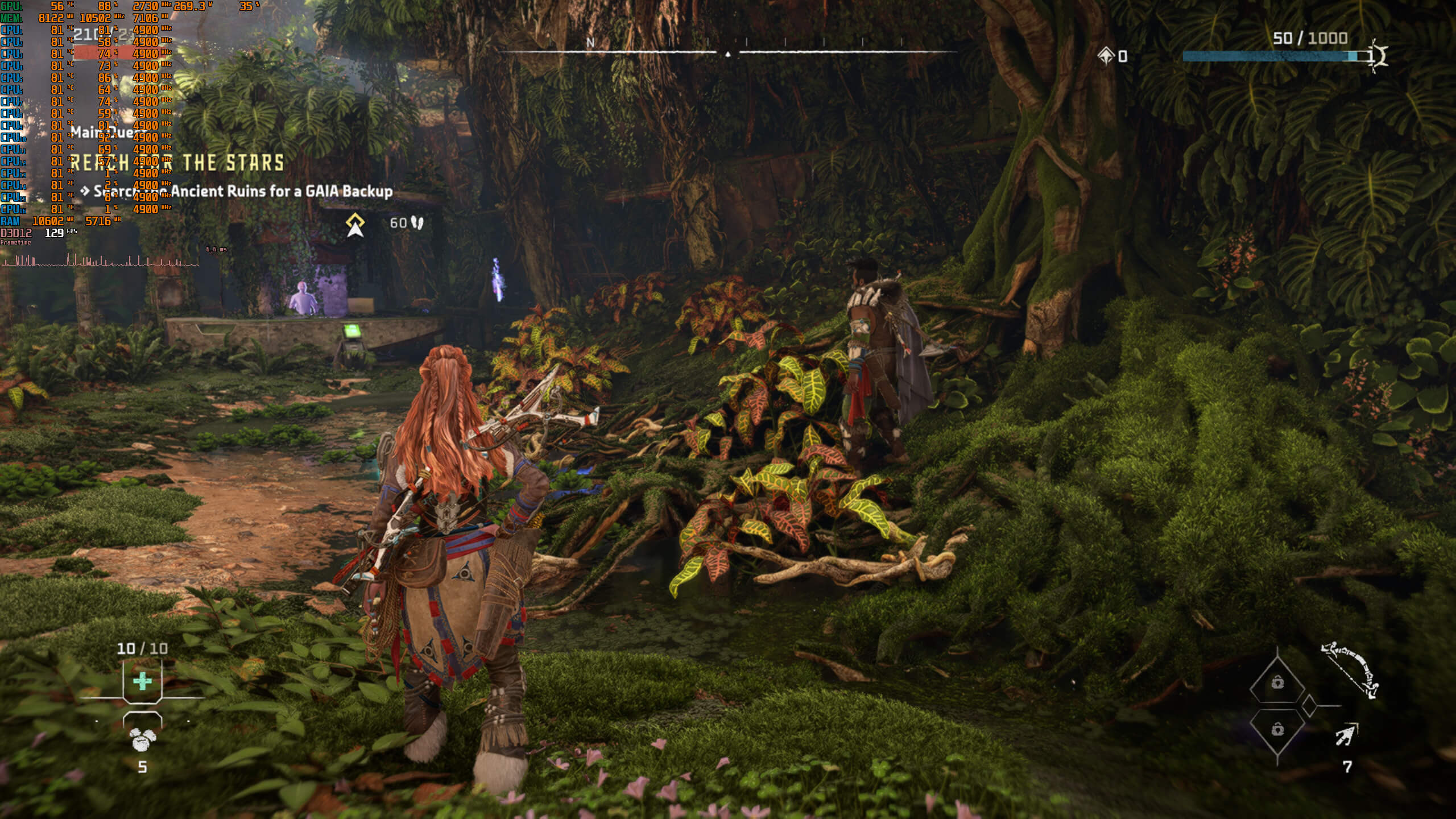The height and width of the screenshot is (819, 1456).
Task: Open the skill points diamond icon
Action: [x=1106, y=56]
